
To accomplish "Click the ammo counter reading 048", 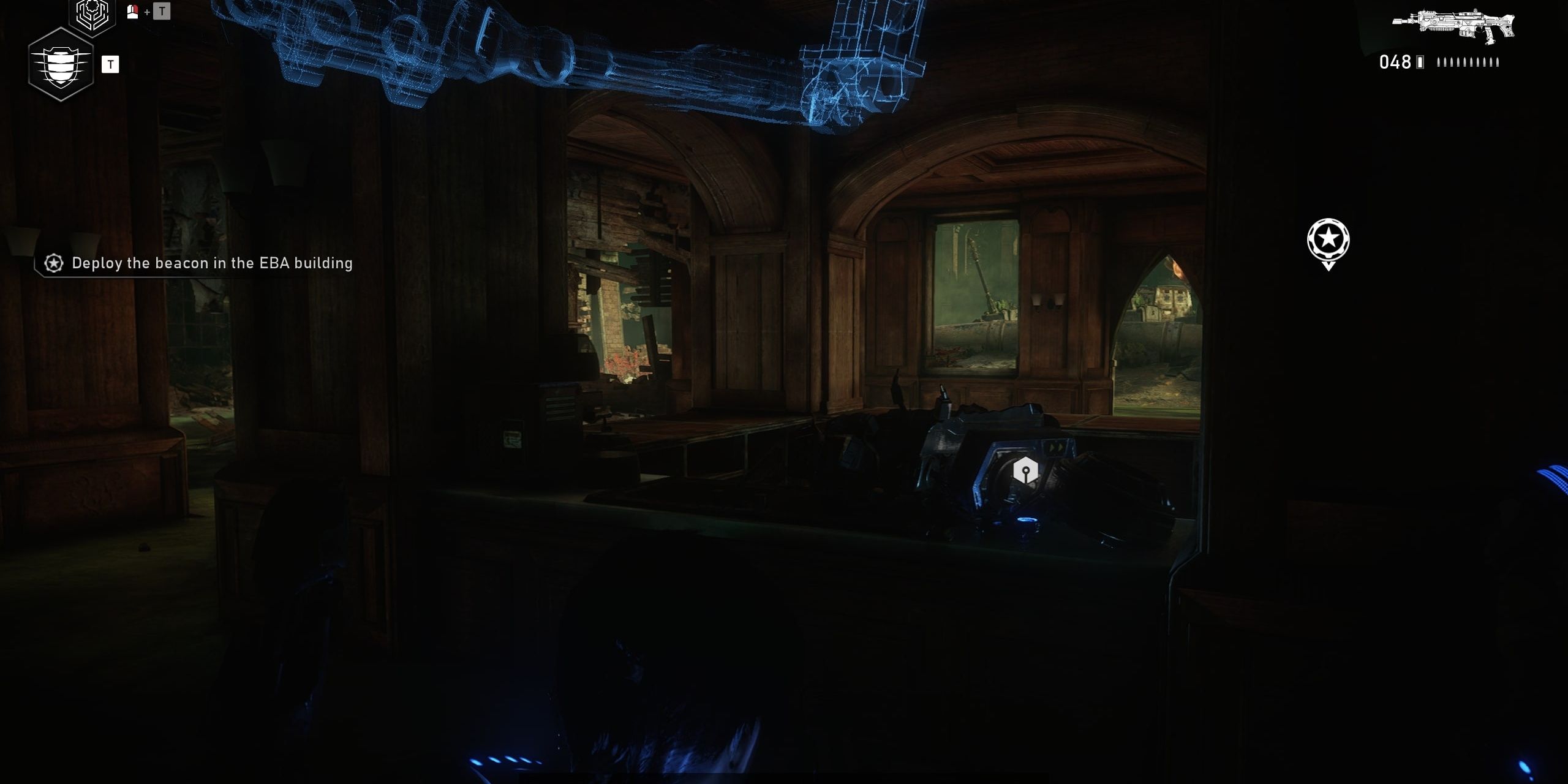I will 1397,61.
